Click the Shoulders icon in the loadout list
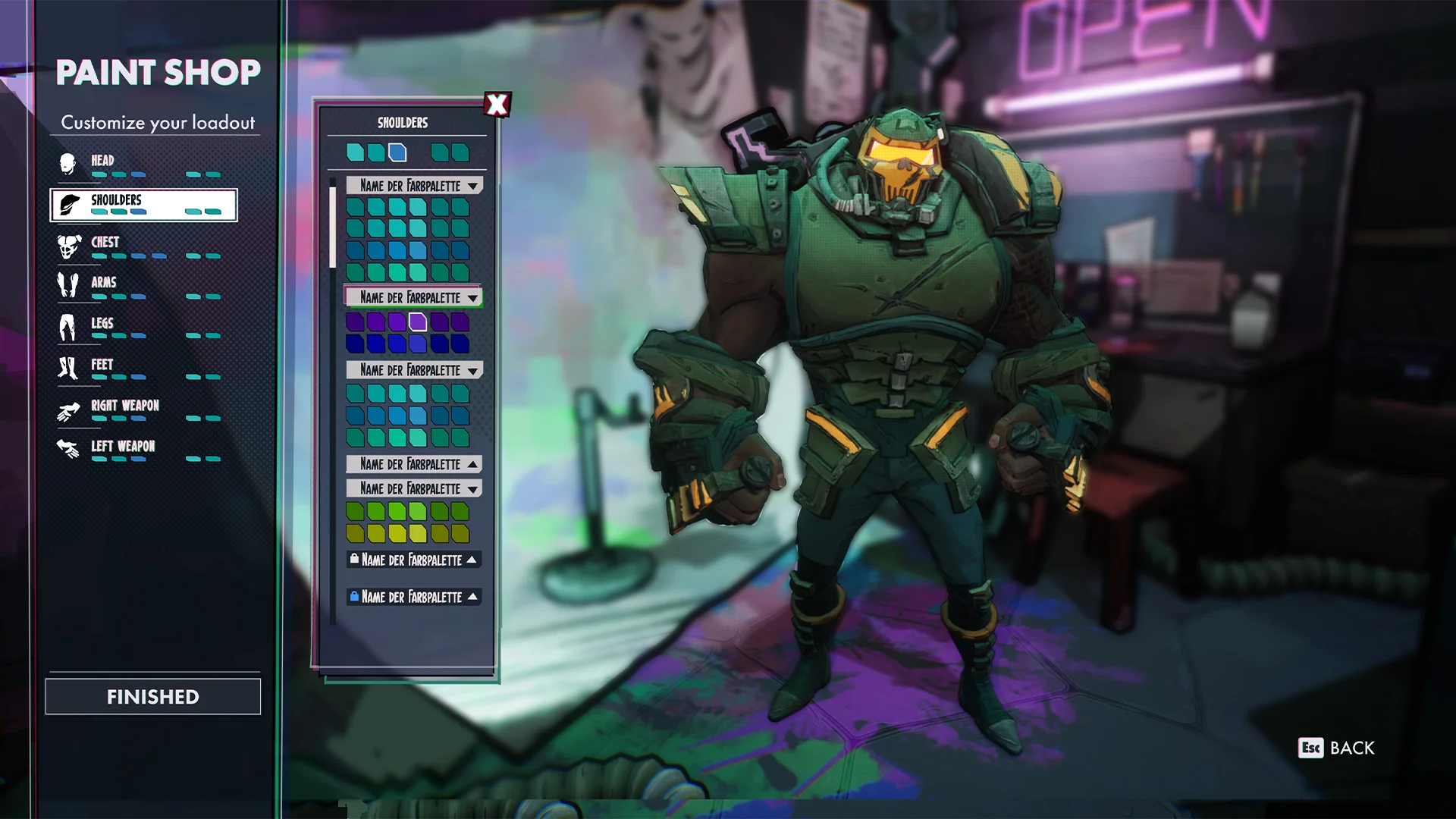This screenshot has height=819, width=1456. tap(68, 202)
